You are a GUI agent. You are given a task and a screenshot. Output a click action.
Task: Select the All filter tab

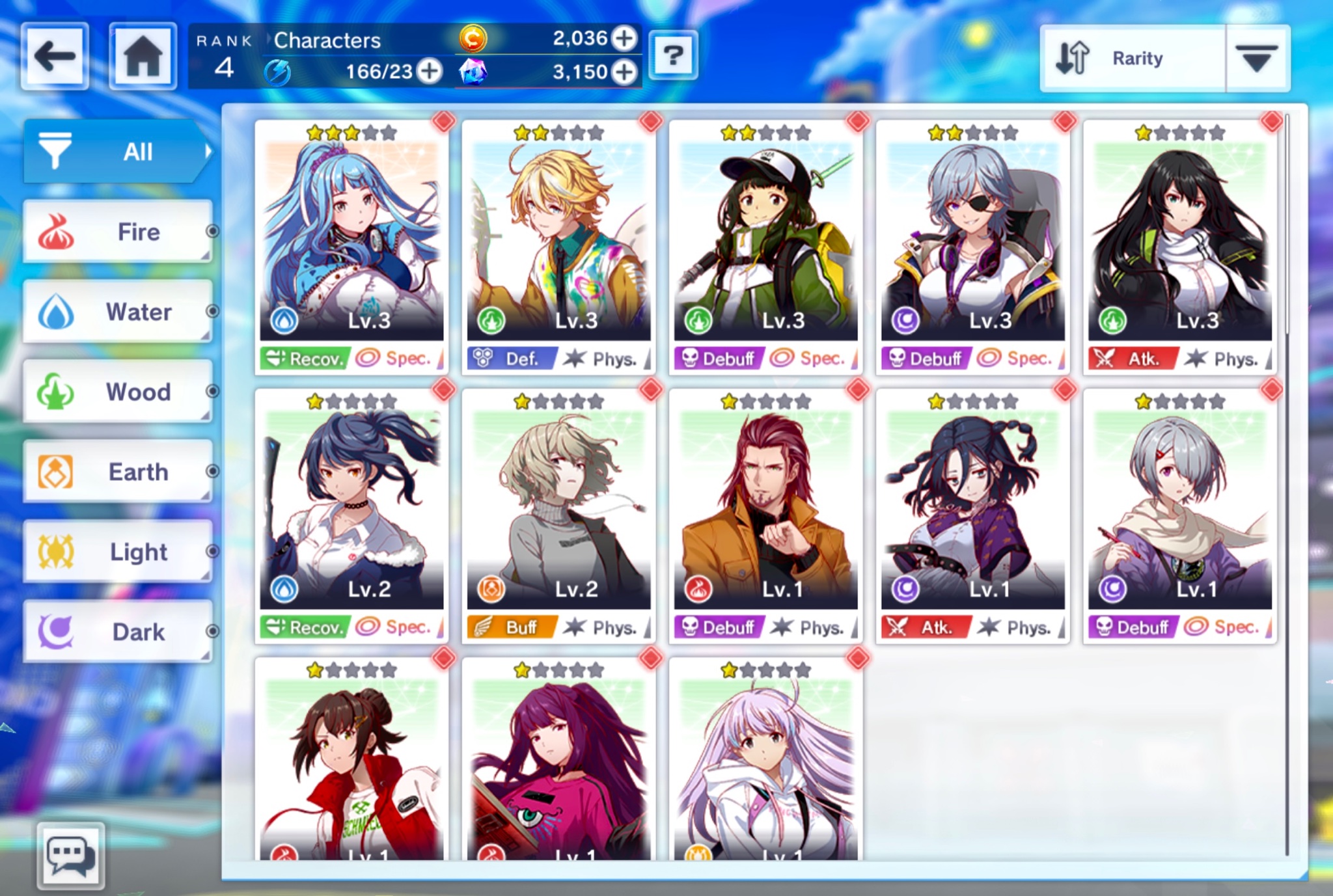(x=117, y=152)
